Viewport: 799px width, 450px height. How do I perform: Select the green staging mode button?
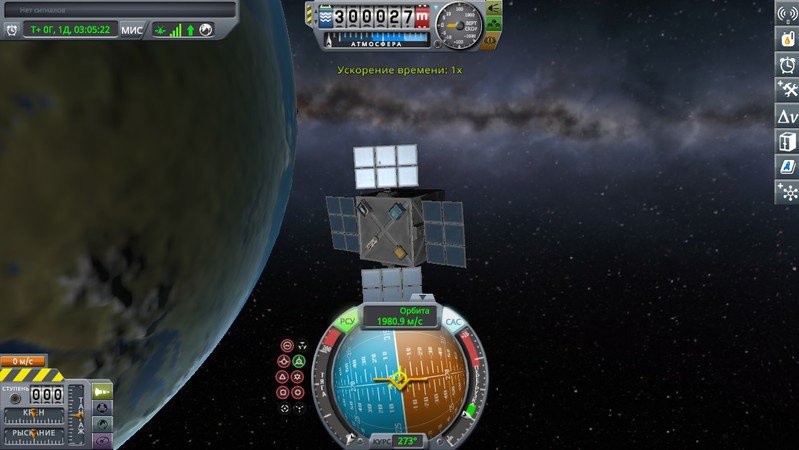[x=102, y=391]
